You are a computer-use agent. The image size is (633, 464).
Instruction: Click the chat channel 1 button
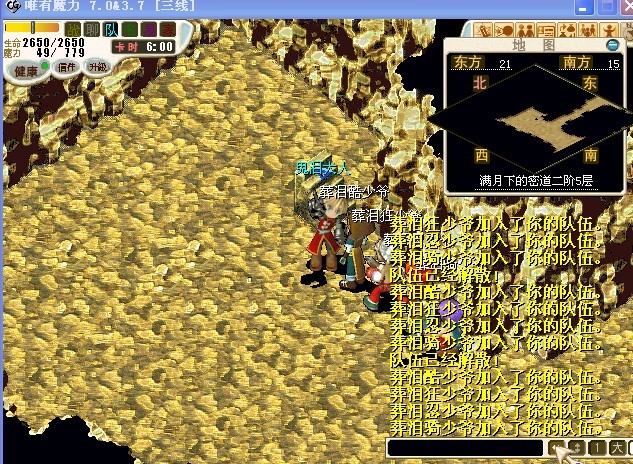[x=597, y=447]
